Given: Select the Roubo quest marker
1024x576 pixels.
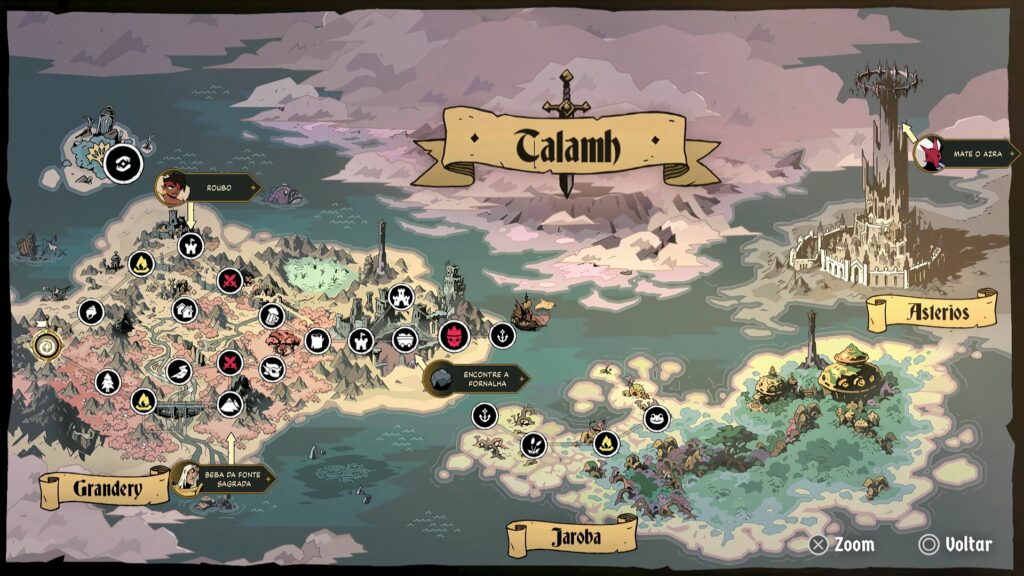Looking at the screenshot, I should tap(174, 186).
